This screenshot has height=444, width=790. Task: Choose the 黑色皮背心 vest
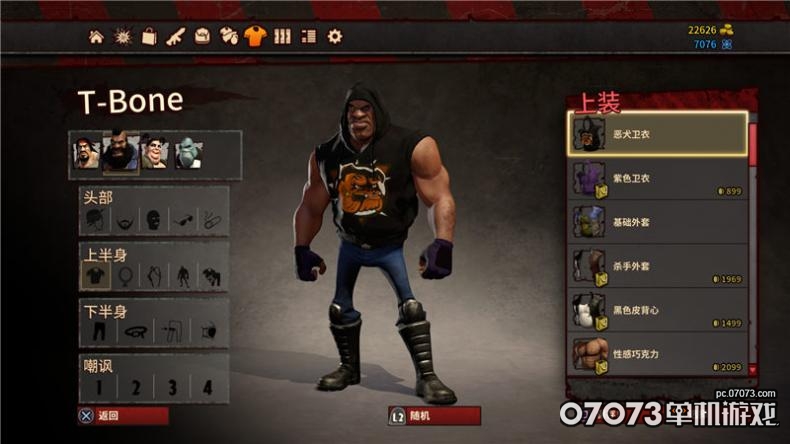658,310
